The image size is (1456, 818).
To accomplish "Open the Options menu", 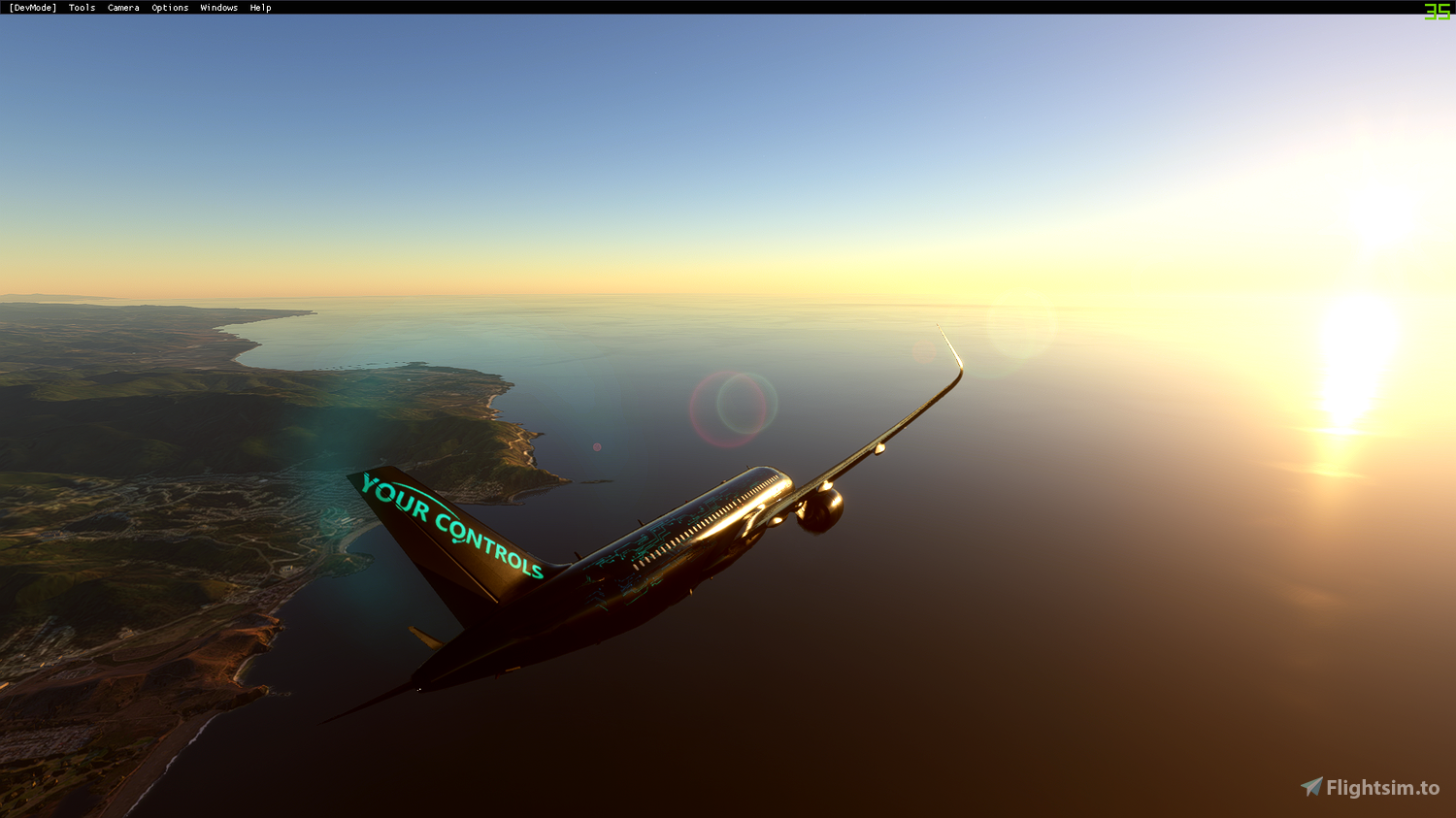I will coord(169,7).
